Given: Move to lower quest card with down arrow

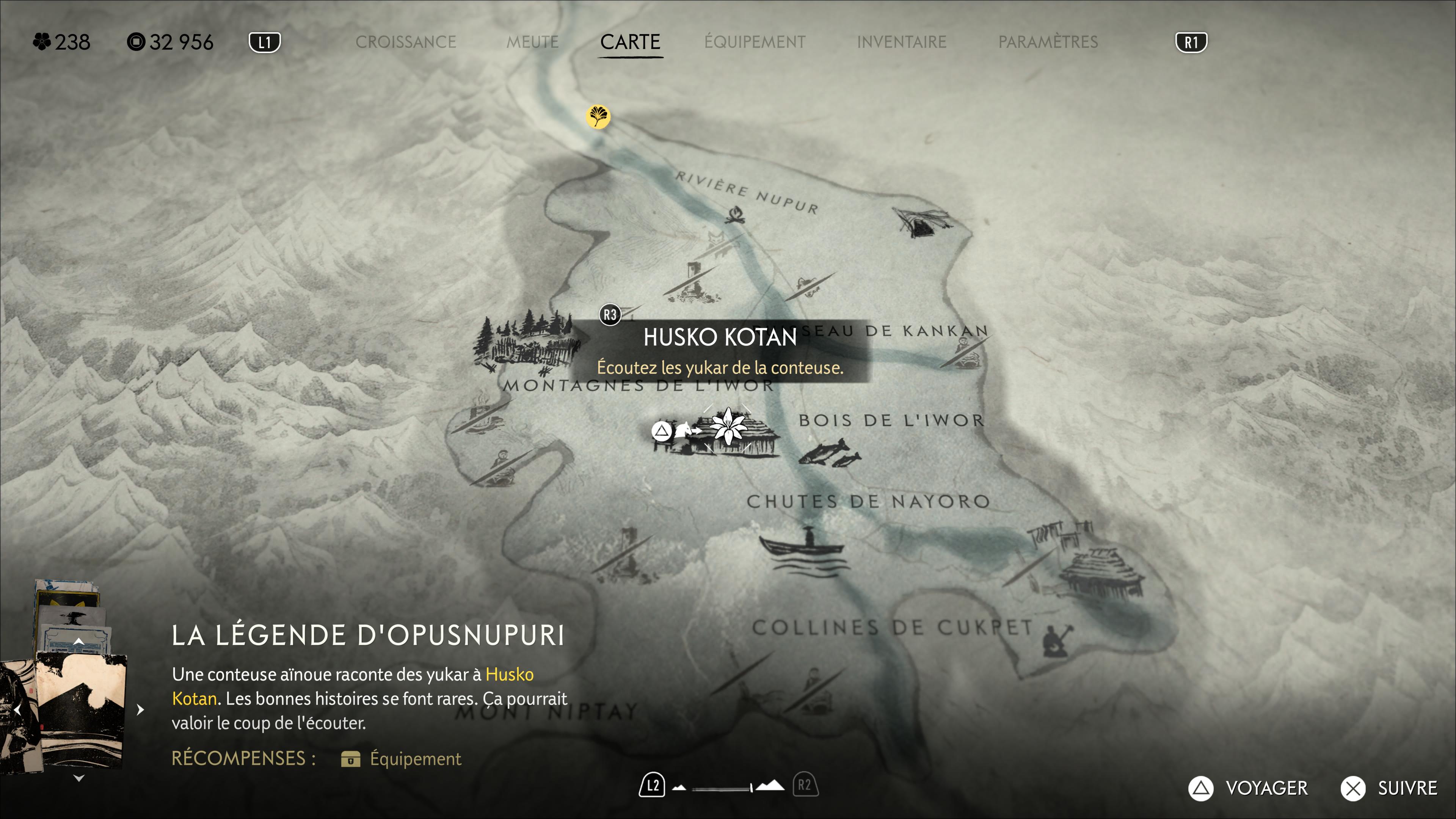Looking at the screenshot, I should pos(78,778).
